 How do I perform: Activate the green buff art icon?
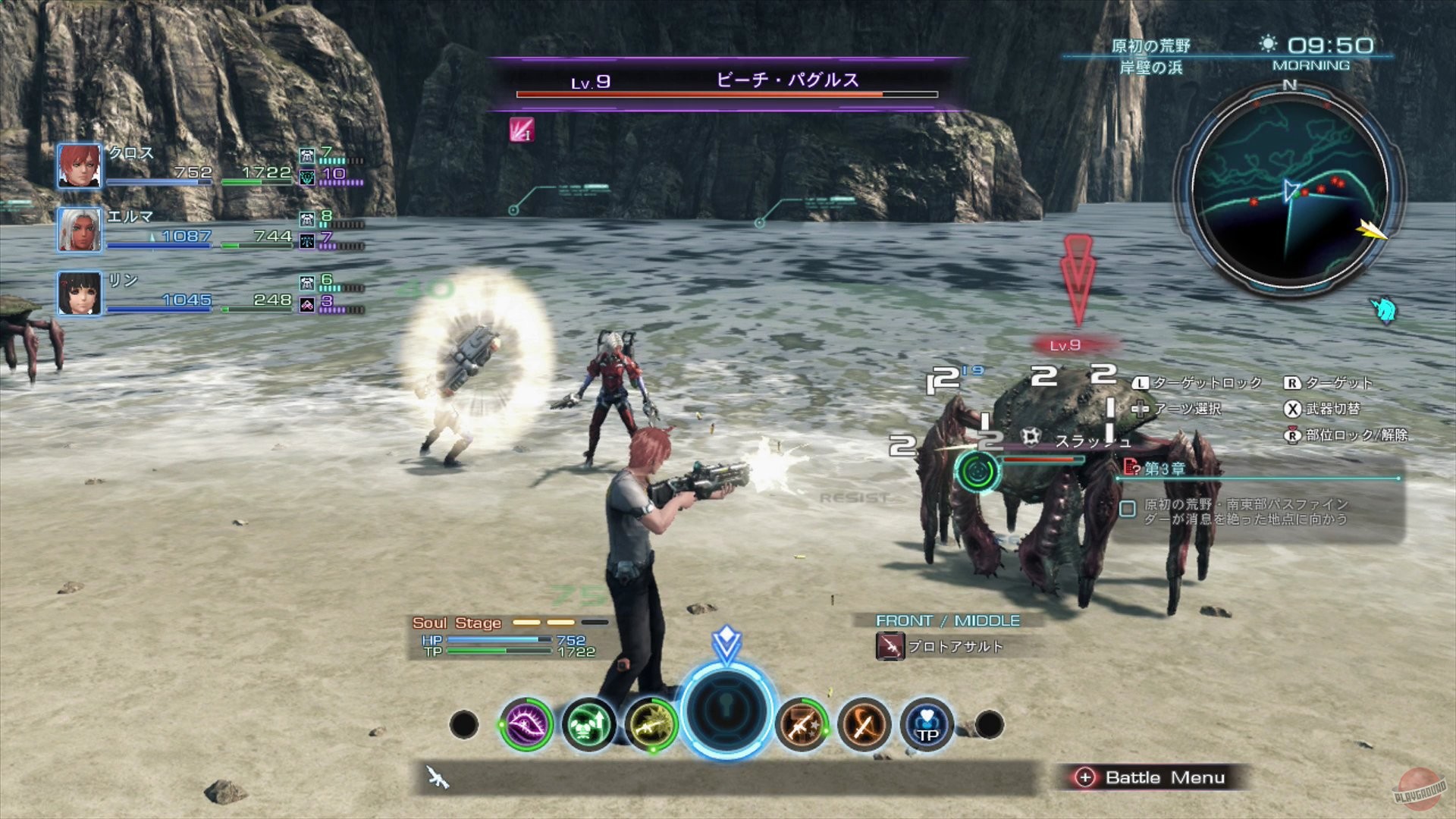point(588,724)
